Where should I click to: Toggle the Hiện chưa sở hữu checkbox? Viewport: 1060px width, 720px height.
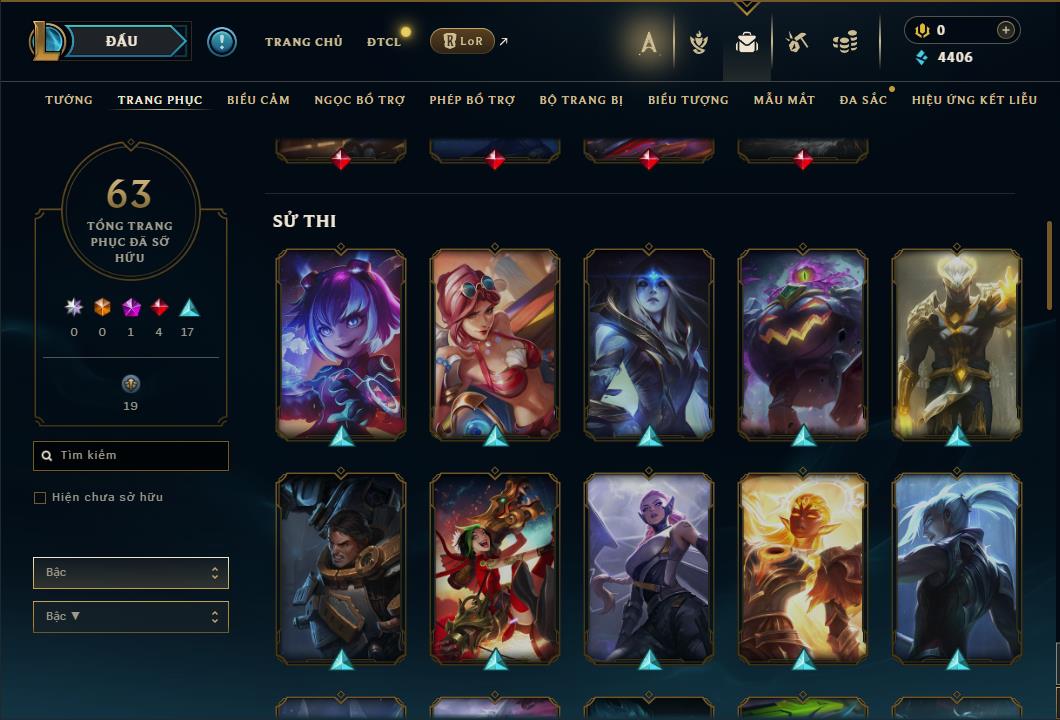(40, 498)
